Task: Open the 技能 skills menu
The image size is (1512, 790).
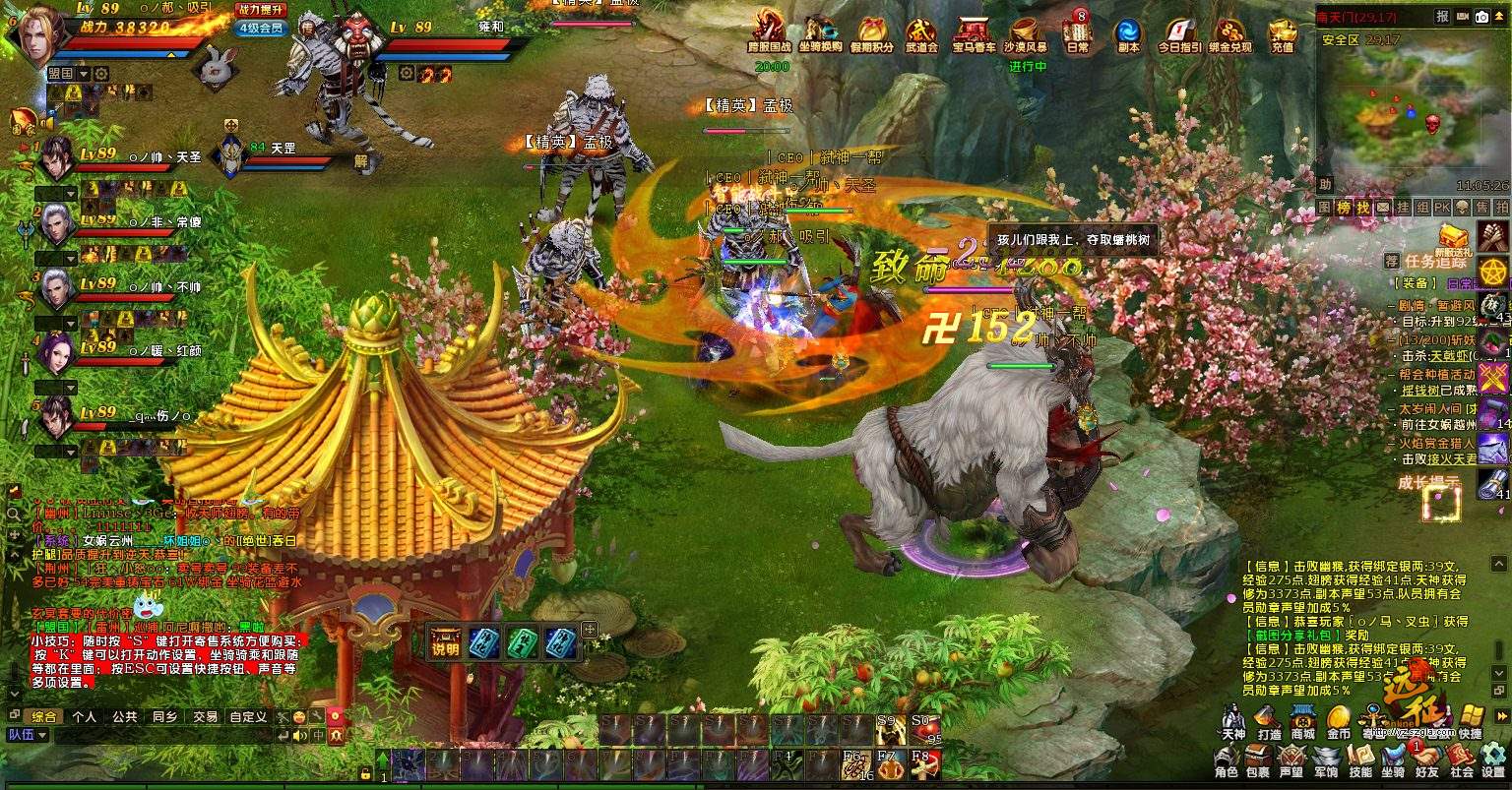Action: [1360, 760]
